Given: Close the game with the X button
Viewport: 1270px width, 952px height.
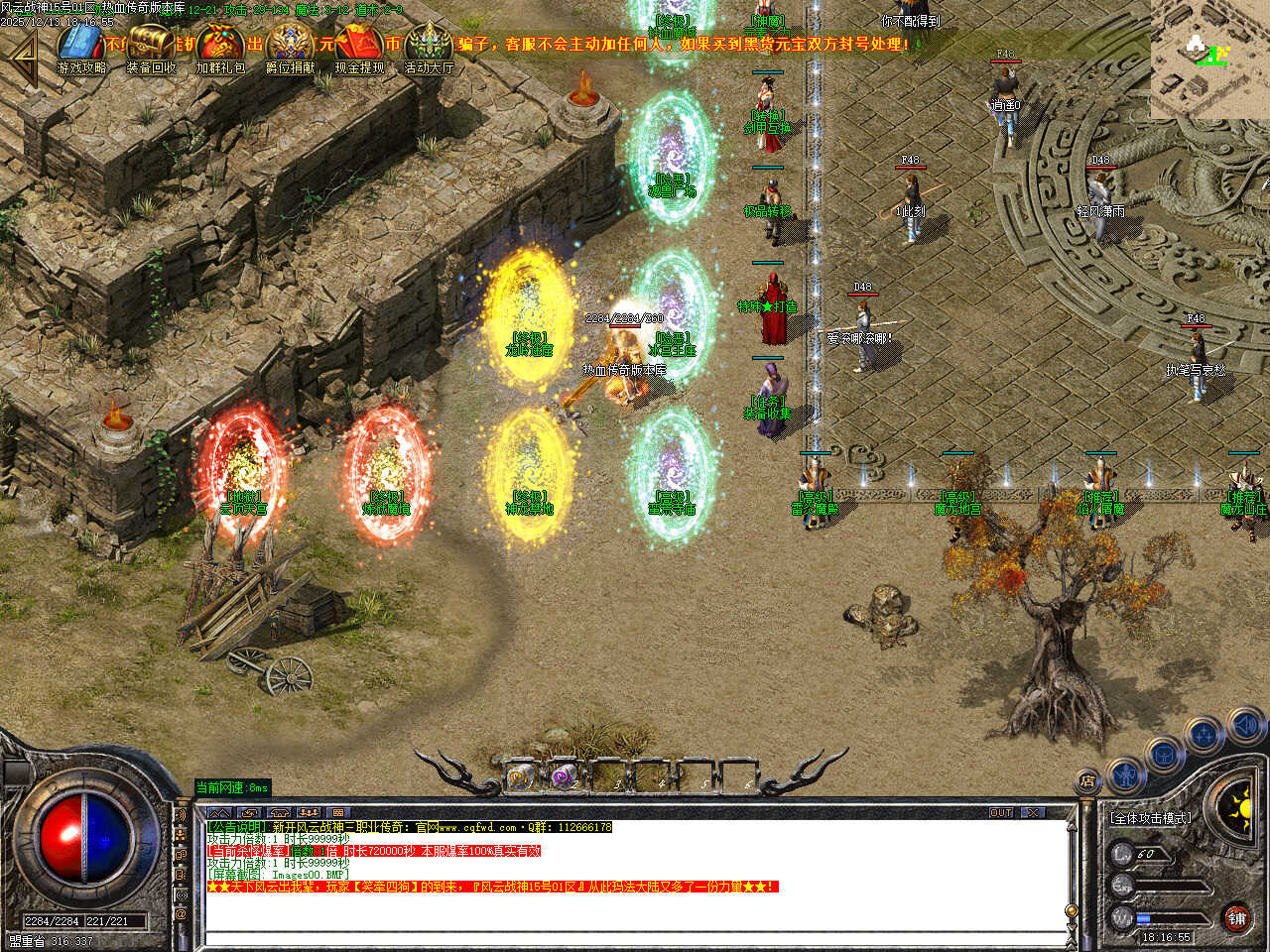Looking at the screenshot, I should tap(1034, 812).
